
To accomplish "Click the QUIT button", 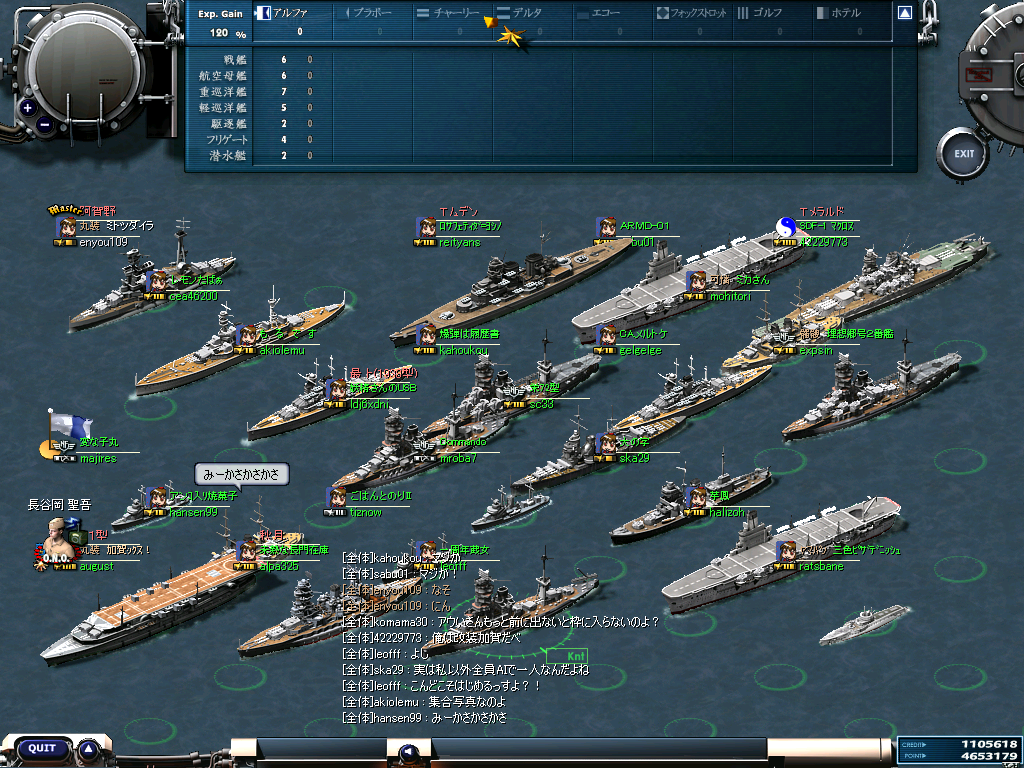I will tap(42, 748).
